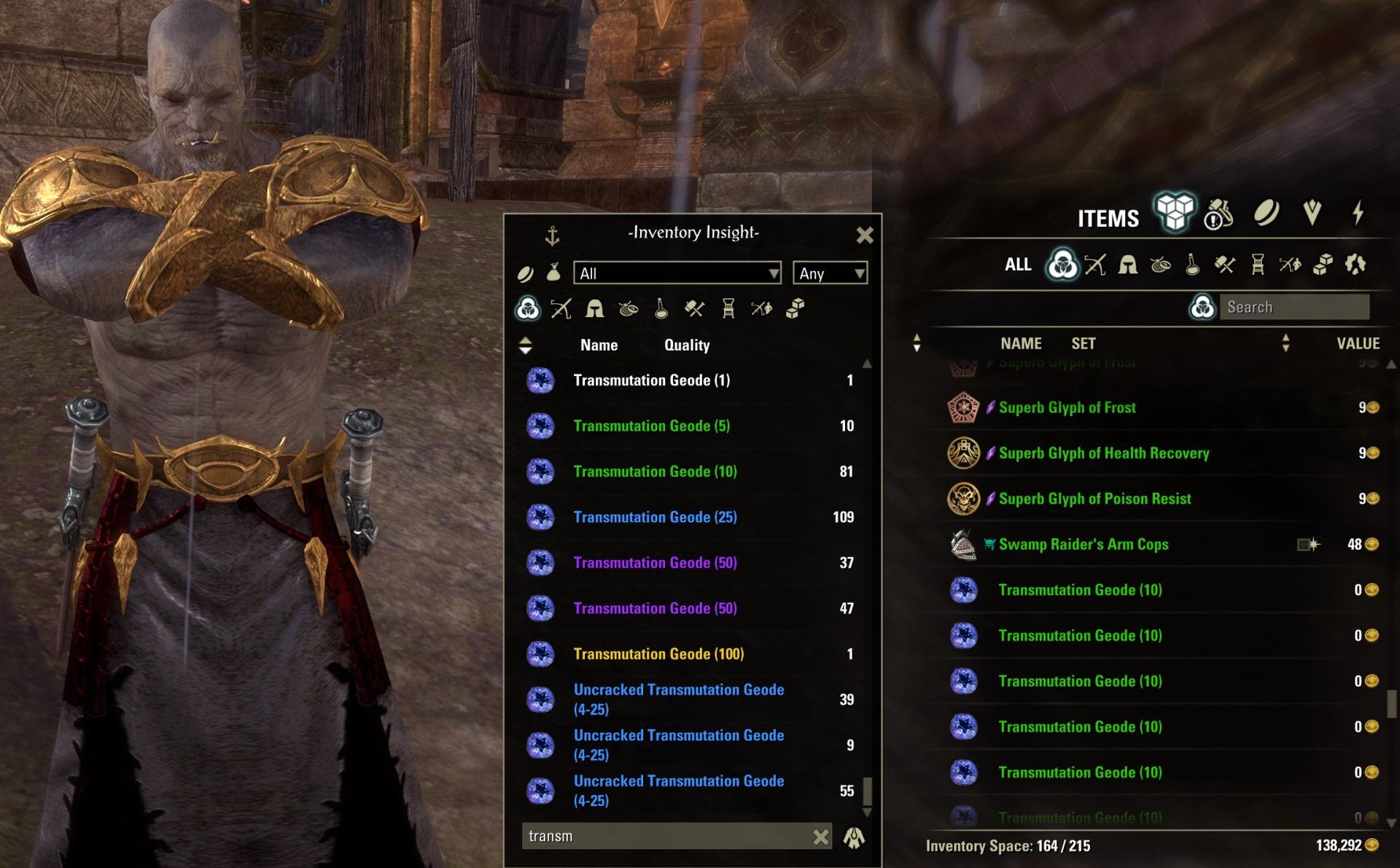The height and width of the screenshot is (868, 1400).
Task: Choose Superb Glyph of Poison Resist
Action: (1094, 498)
